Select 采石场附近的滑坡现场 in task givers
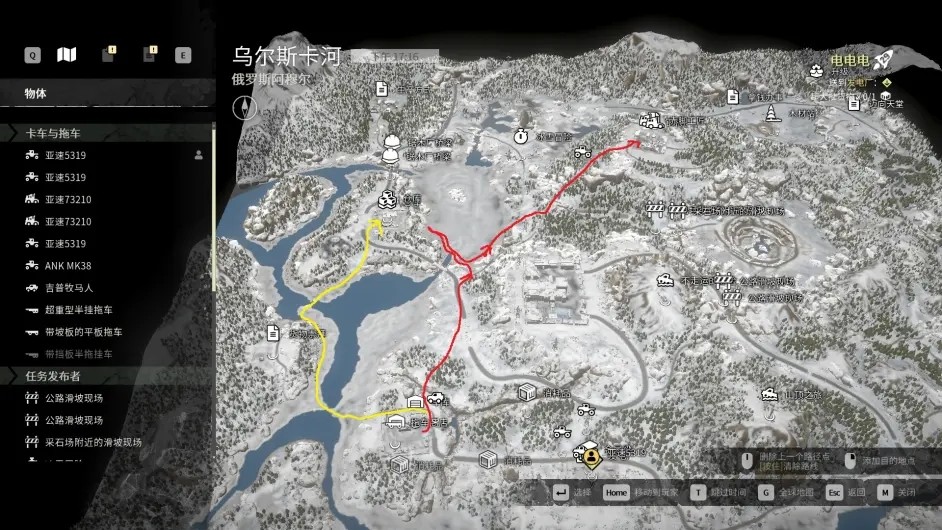The height and width of the screenshot is (530, 942). pos(92,442)
